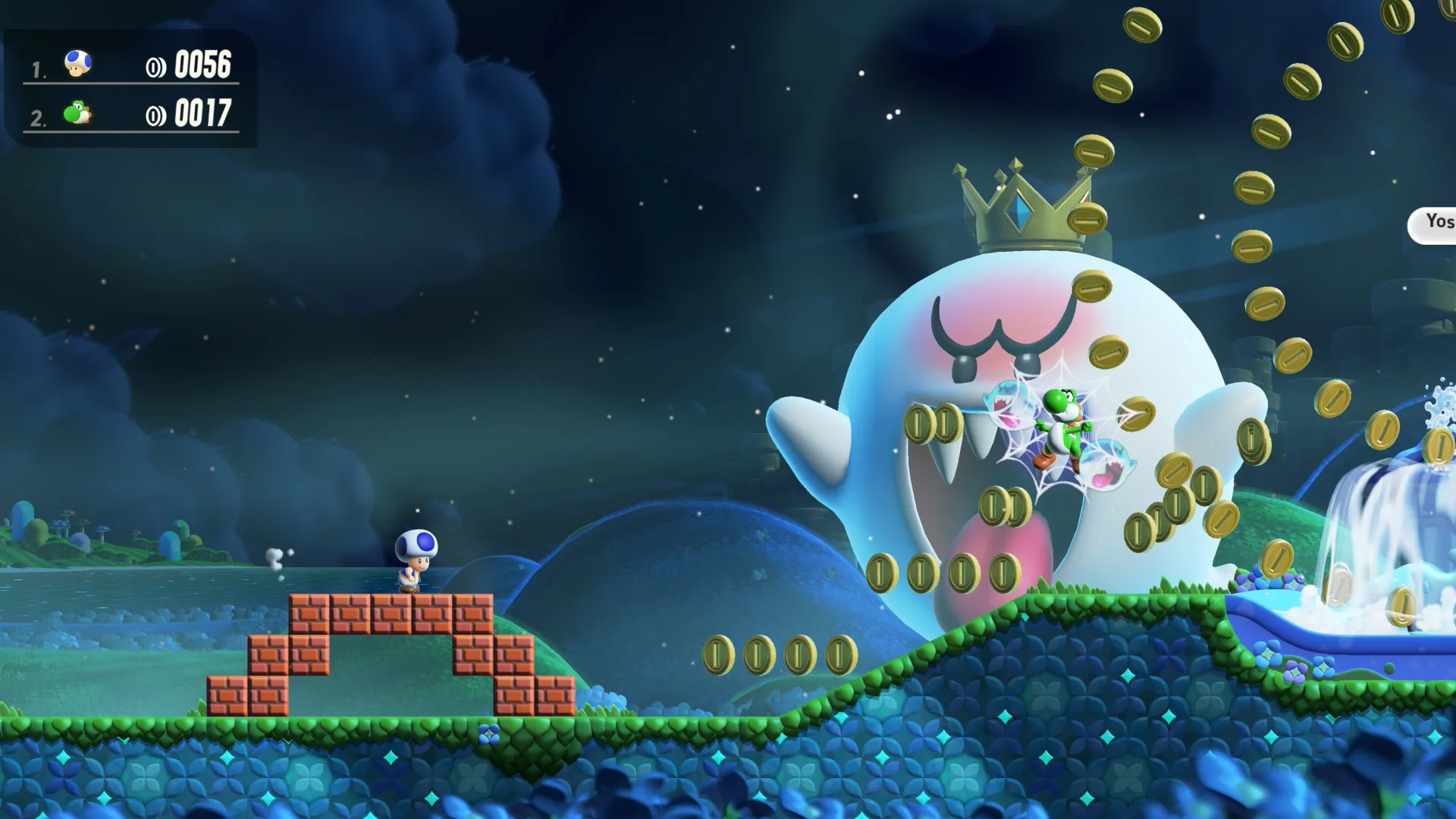1456x819 pixels.
Task: Select the green Yoshi icon in the ranking
Action: pos(77,113)
